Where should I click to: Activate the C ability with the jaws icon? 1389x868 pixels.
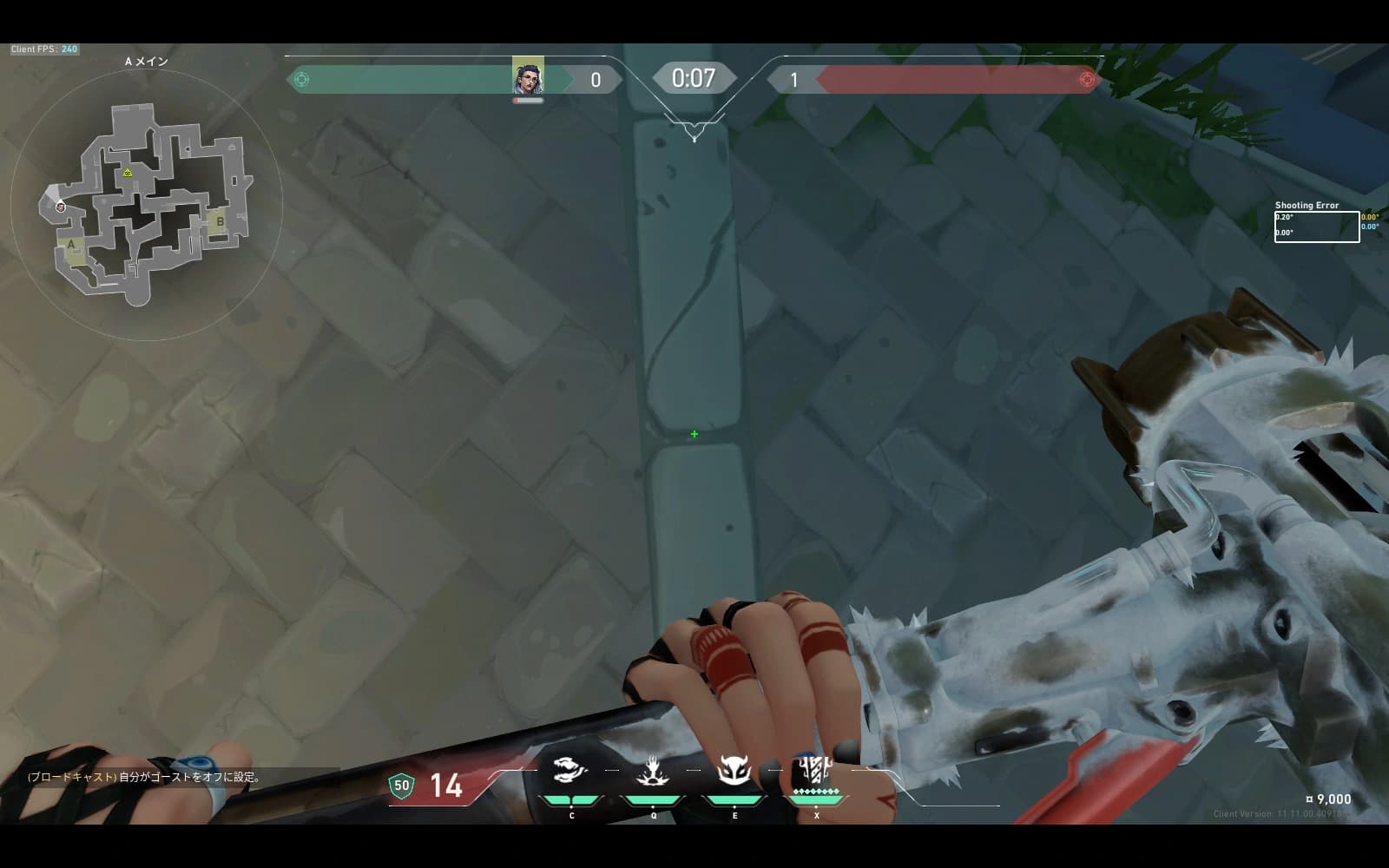[x=570, y=771]
